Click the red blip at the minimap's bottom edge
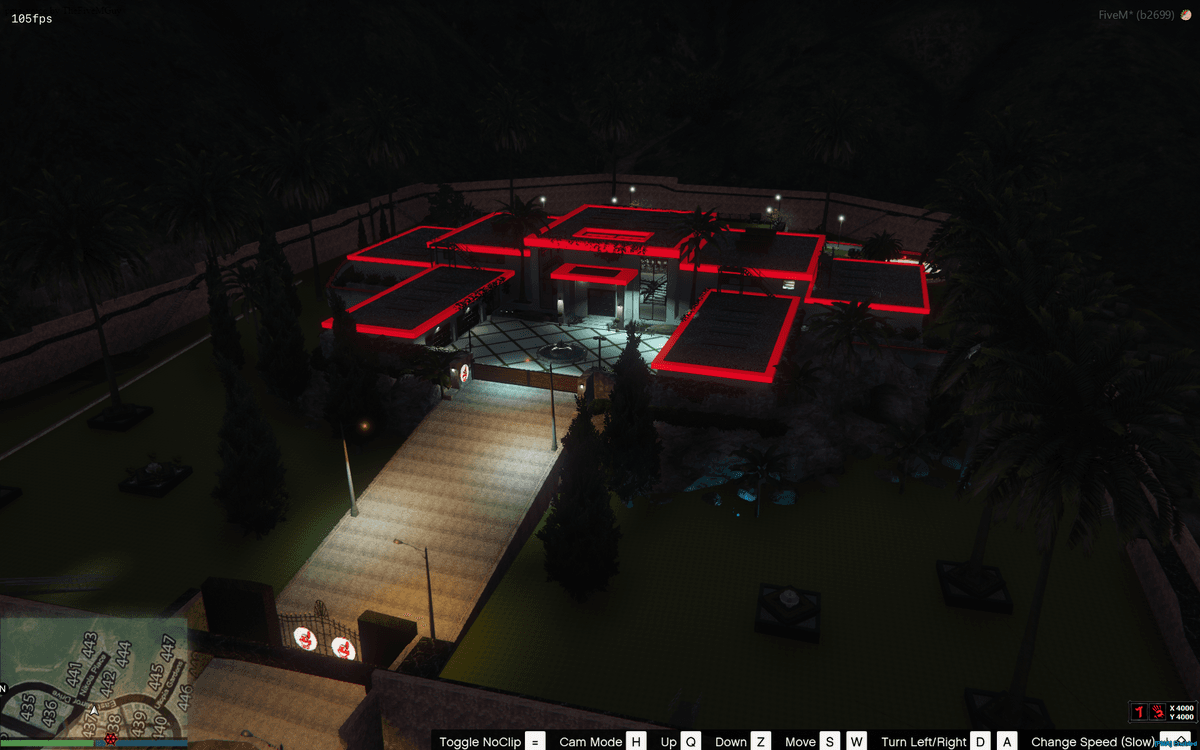 [110, 740]
